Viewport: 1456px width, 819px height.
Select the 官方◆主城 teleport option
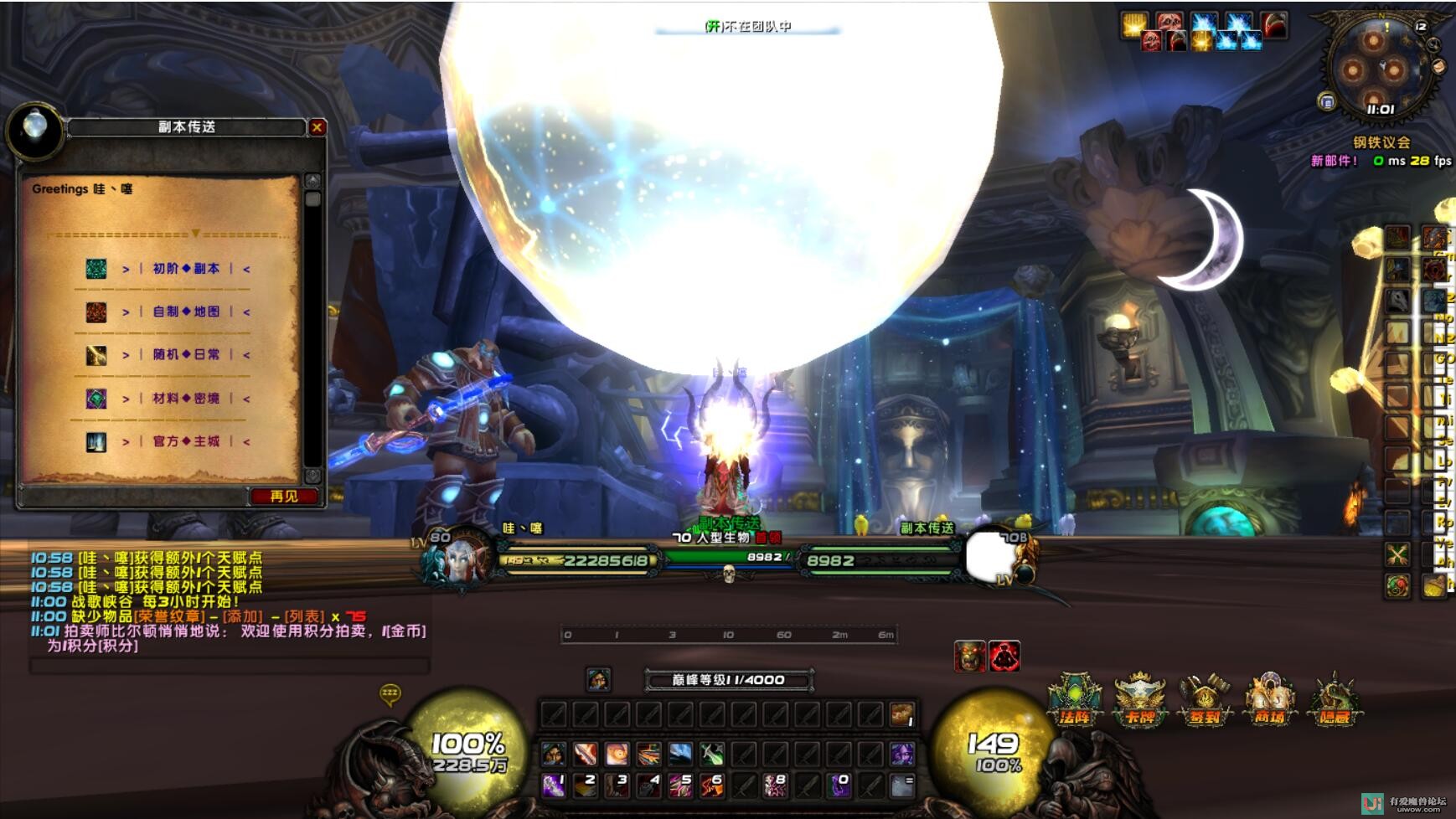pos(185,441)
